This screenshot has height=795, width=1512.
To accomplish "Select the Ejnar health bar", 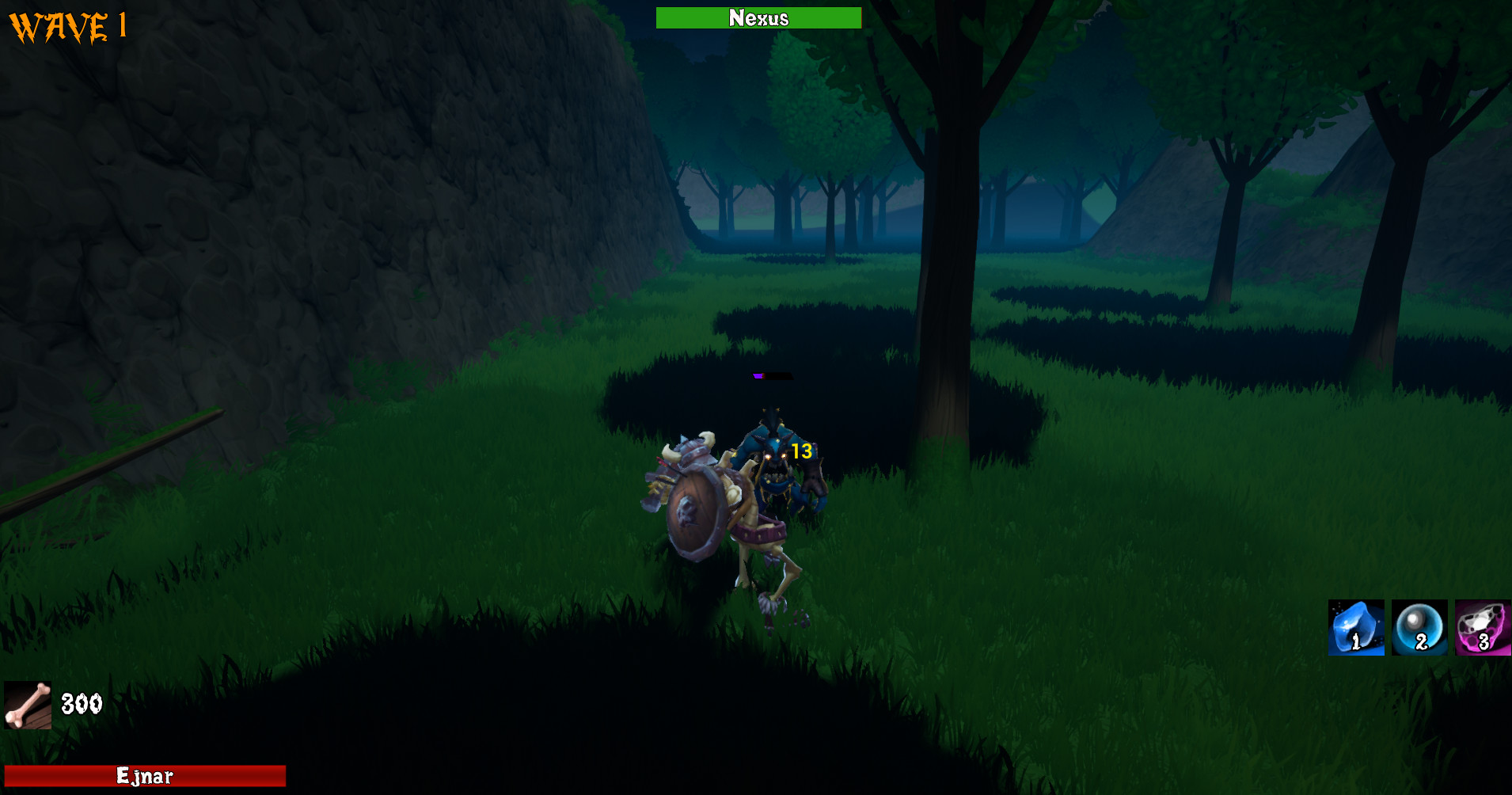I will 146,775.
